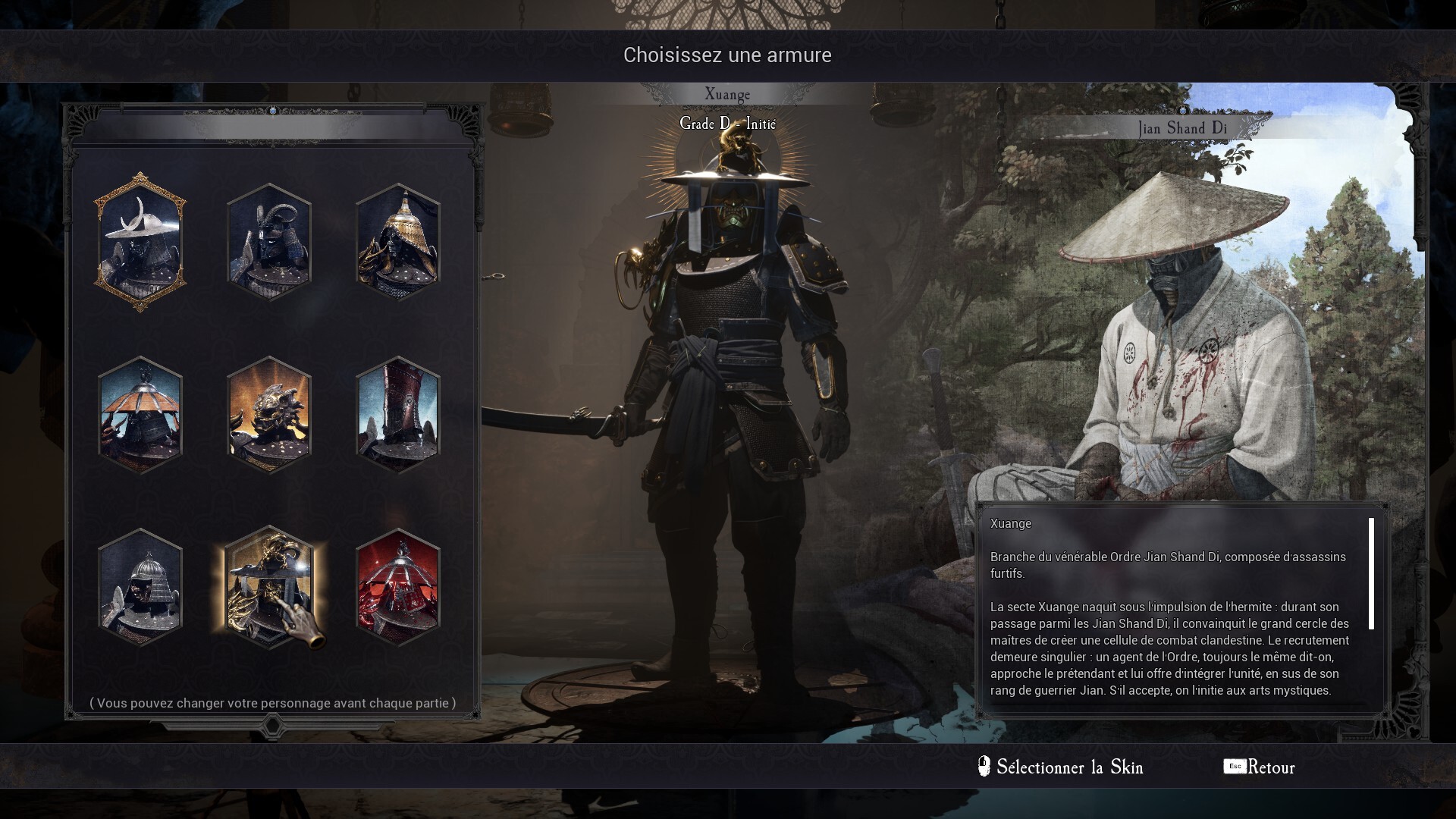Screen dimensions: 1456x819
Task: Pick the gold conical helmet armor
Action: 398,242
